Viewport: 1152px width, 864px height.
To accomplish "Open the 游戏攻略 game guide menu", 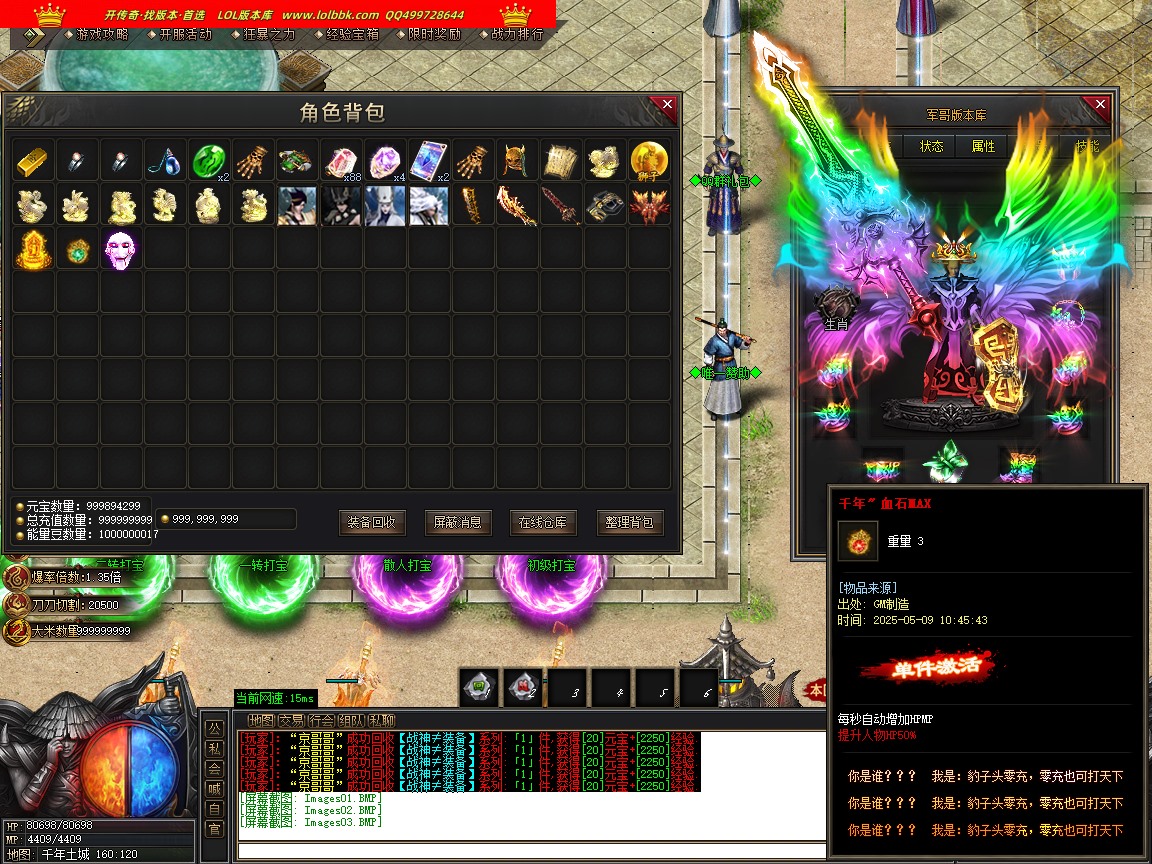I will (101, 34).
